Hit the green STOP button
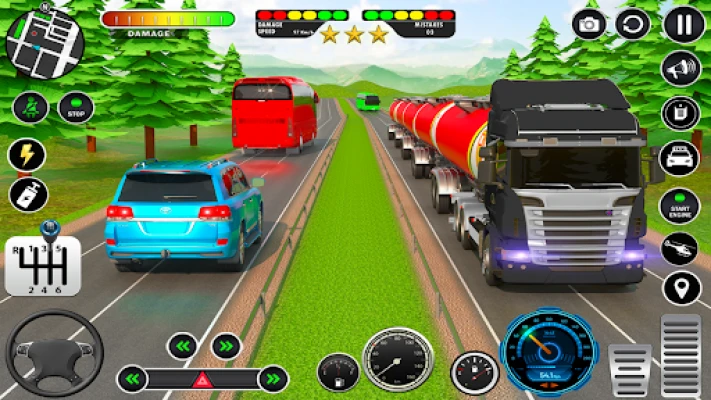This screenshot has height=400, width=711. click(75, 106)
